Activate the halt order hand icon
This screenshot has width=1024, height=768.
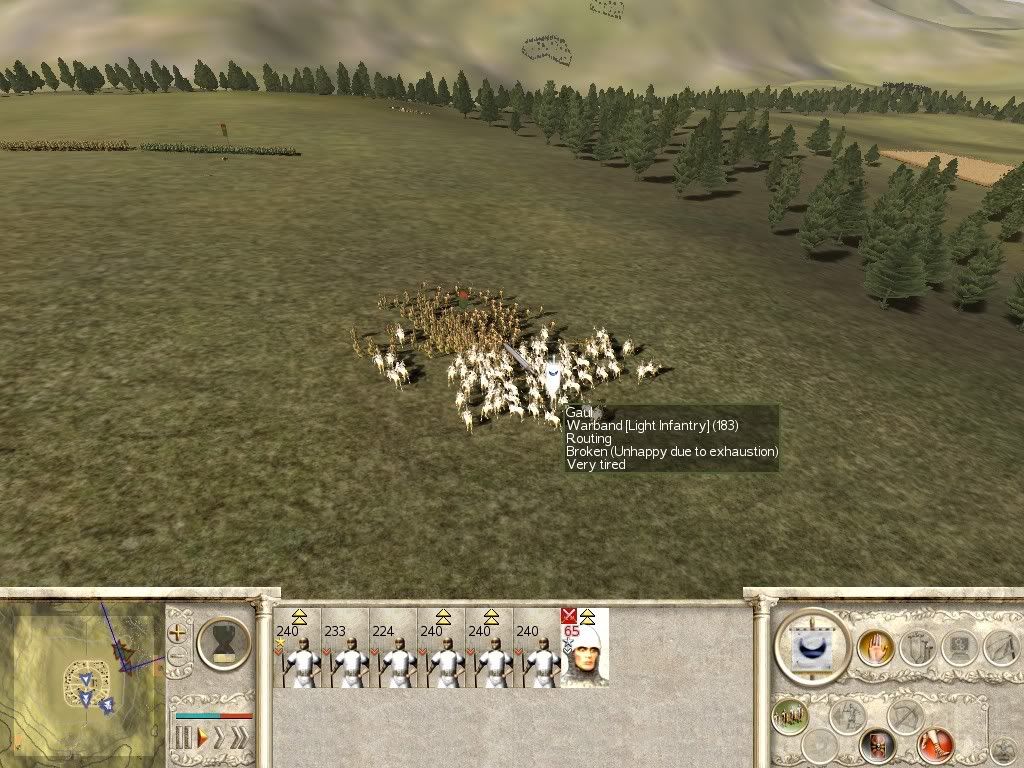876,648
